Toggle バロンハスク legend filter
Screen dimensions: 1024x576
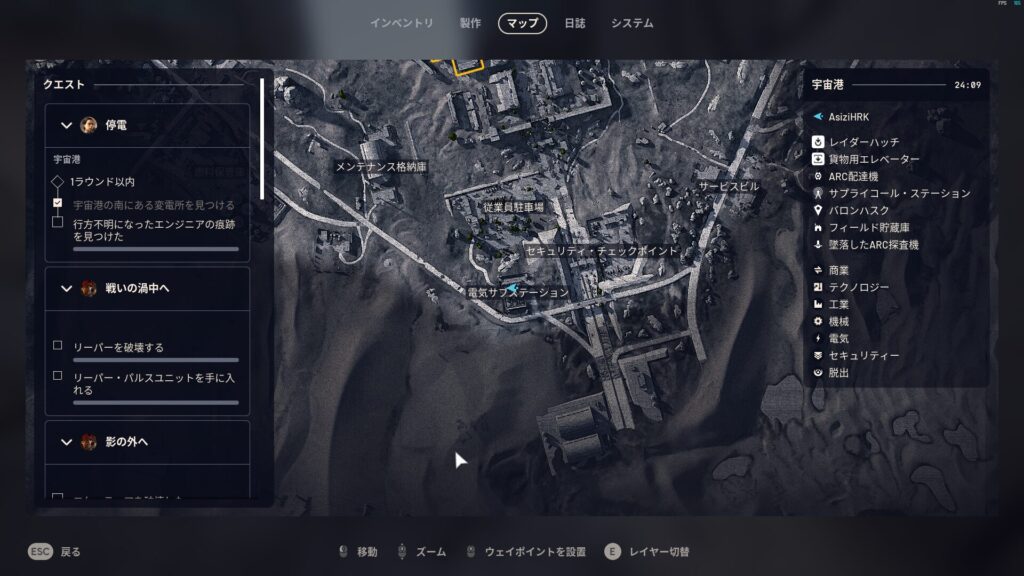(x=858, y=211)
